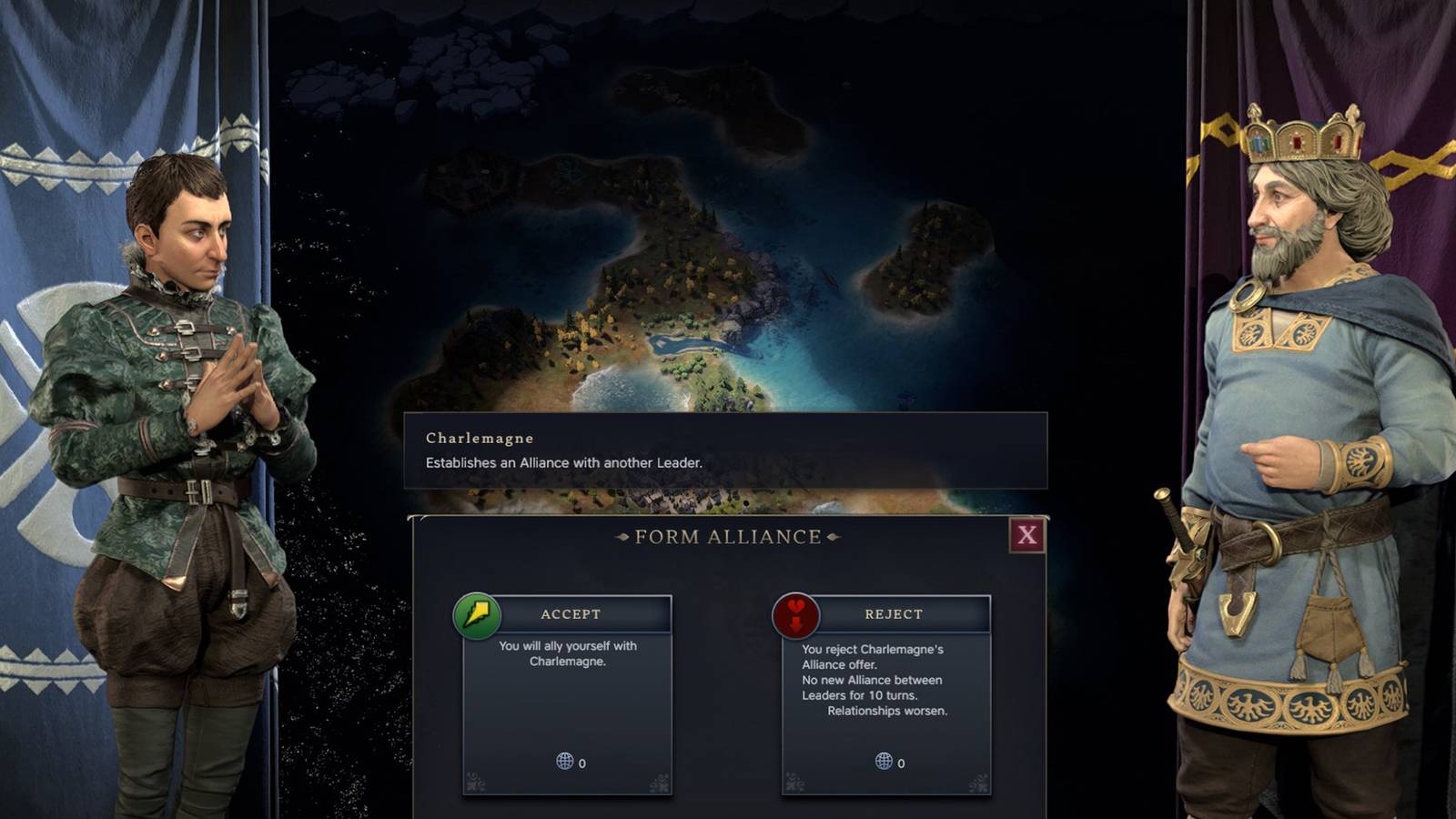Select the REJECT header bar
1456x819 pixels.
point(894,614)
